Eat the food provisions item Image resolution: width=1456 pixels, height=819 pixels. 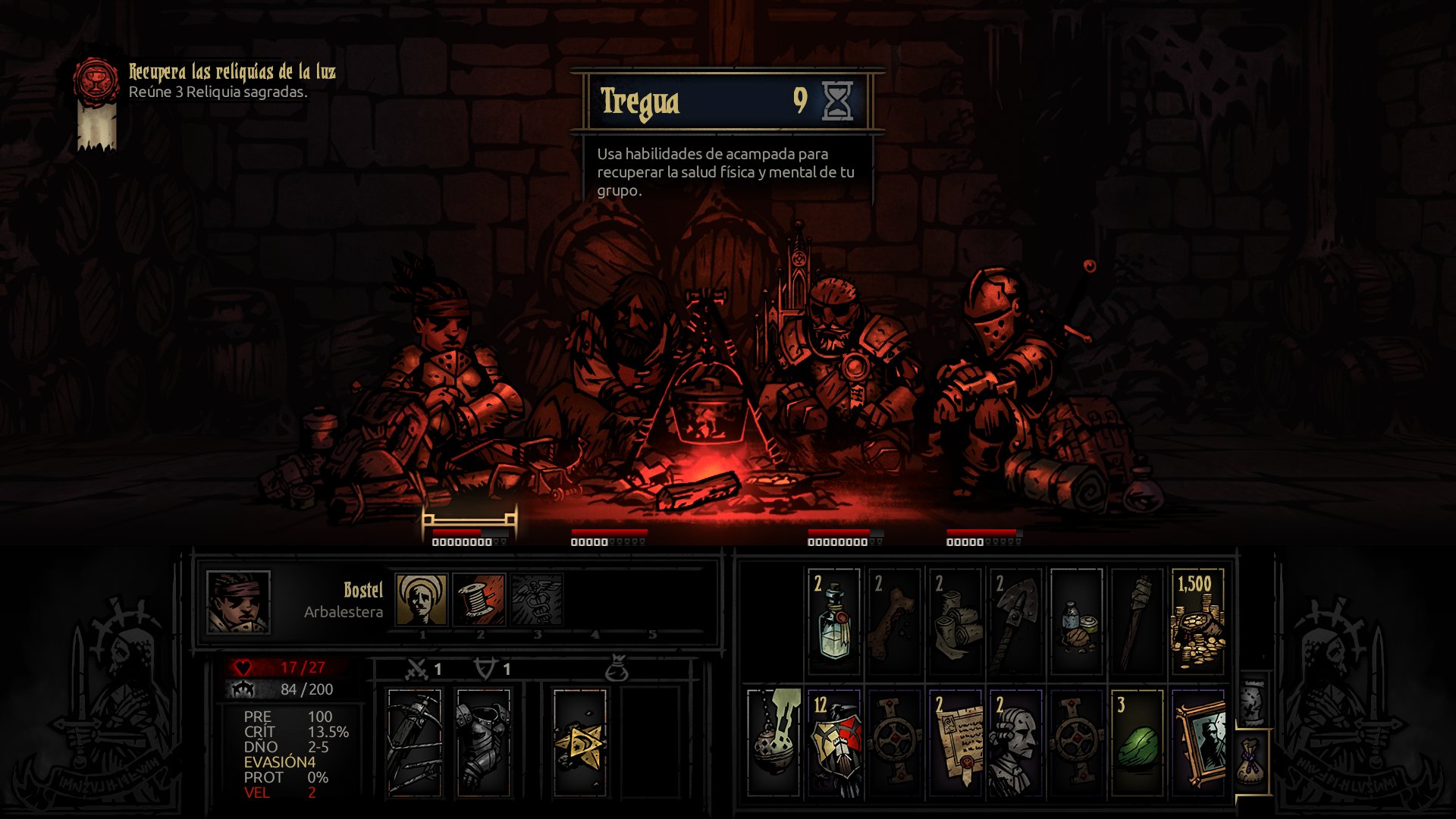[1076, 621]
